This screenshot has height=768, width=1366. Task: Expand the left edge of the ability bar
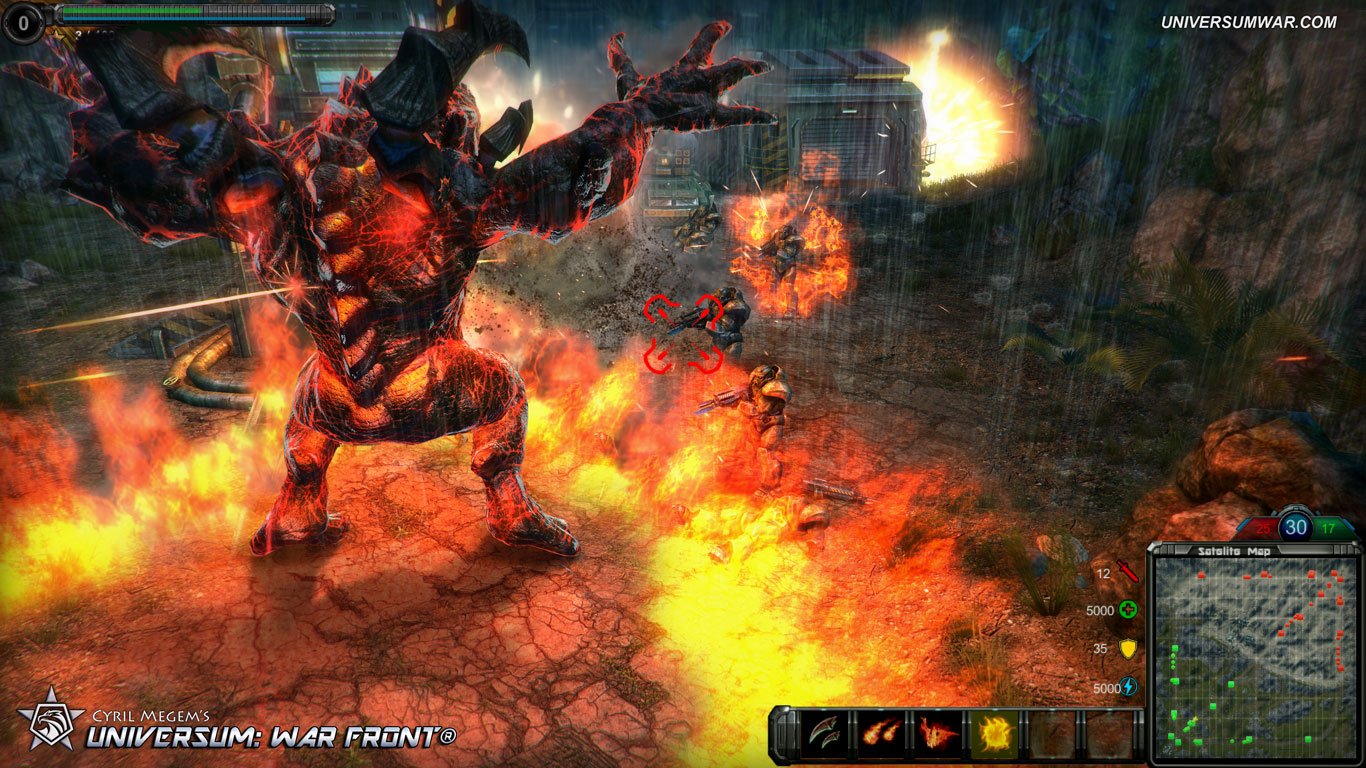[783, 733]
